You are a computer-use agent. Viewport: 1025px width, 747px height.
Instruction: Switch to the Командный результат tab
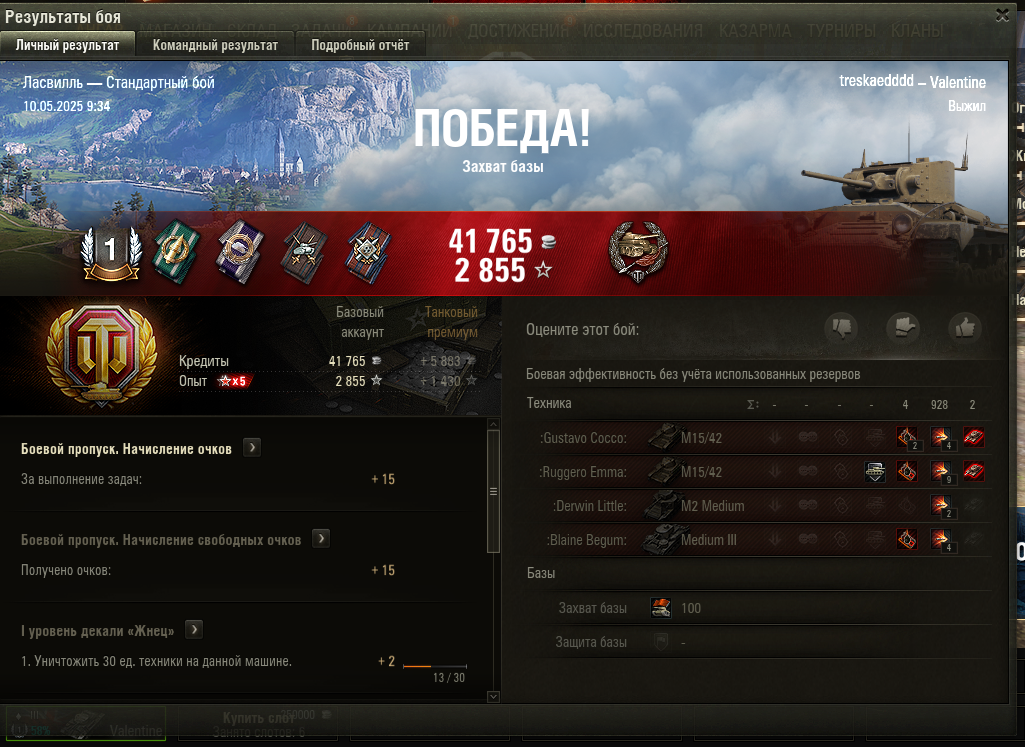(215, 45)
